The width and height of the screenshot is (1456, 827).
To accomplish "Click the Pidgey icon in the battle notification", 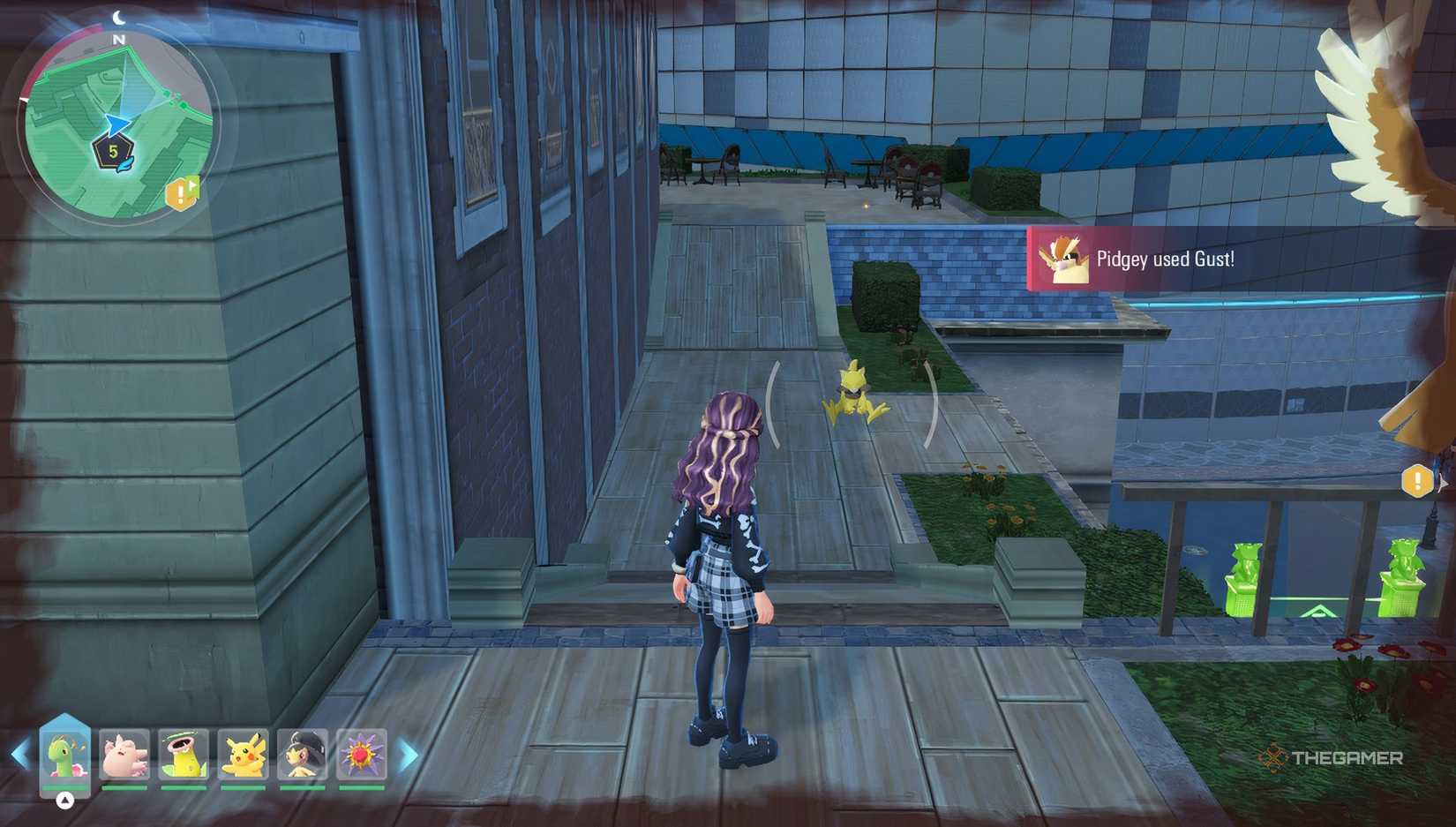I will [1064, 259].
